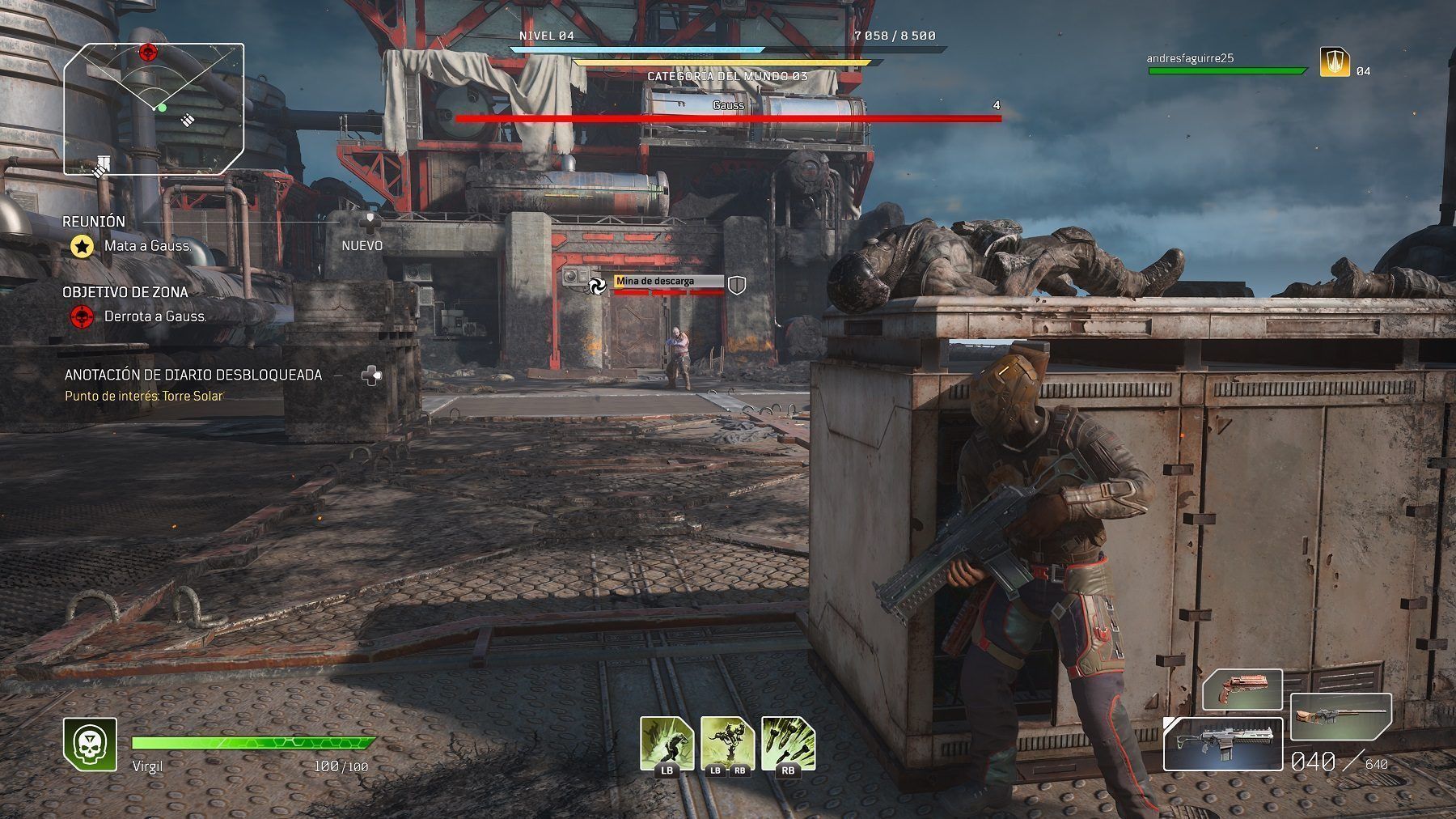Click the 'Mina de descarga' enemy skill label

pos(668,282)
